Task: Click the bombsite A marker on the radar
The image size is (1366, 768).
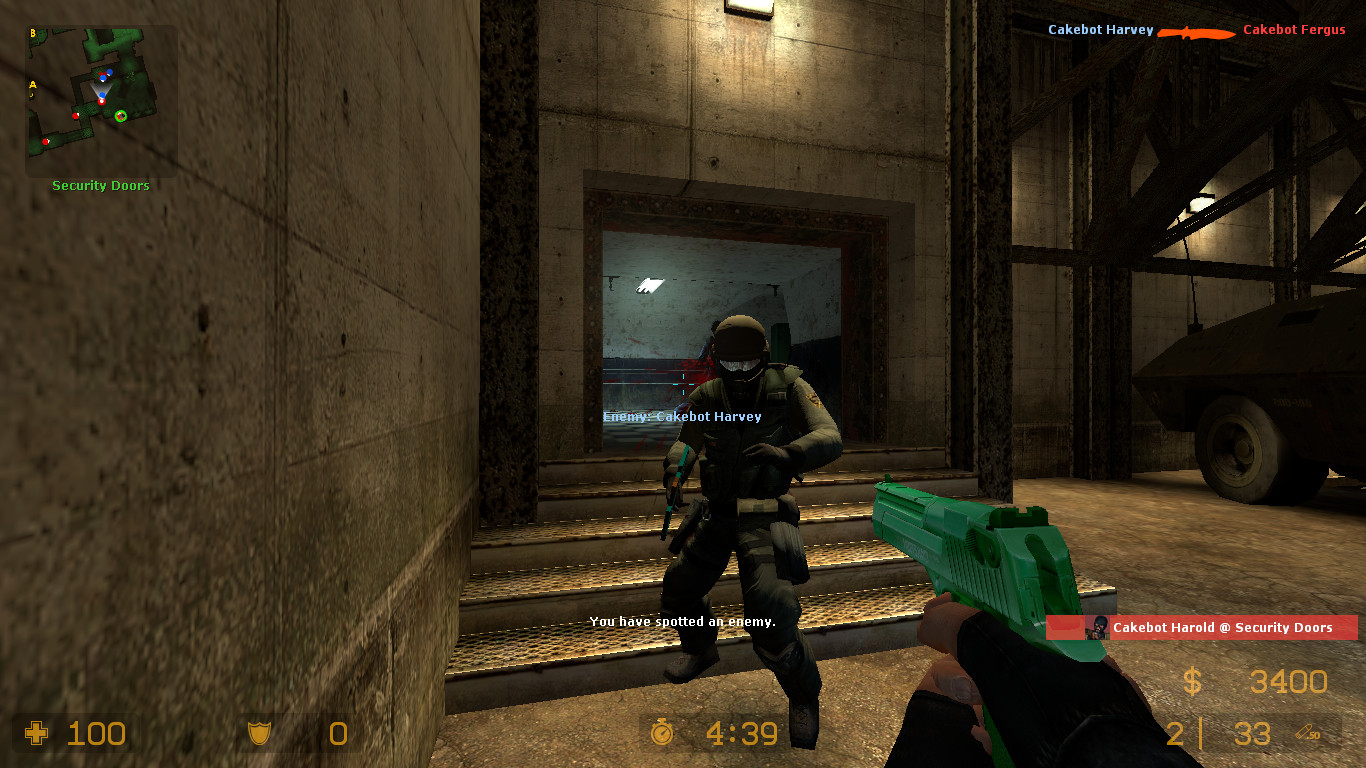Action: pos(33,85)
